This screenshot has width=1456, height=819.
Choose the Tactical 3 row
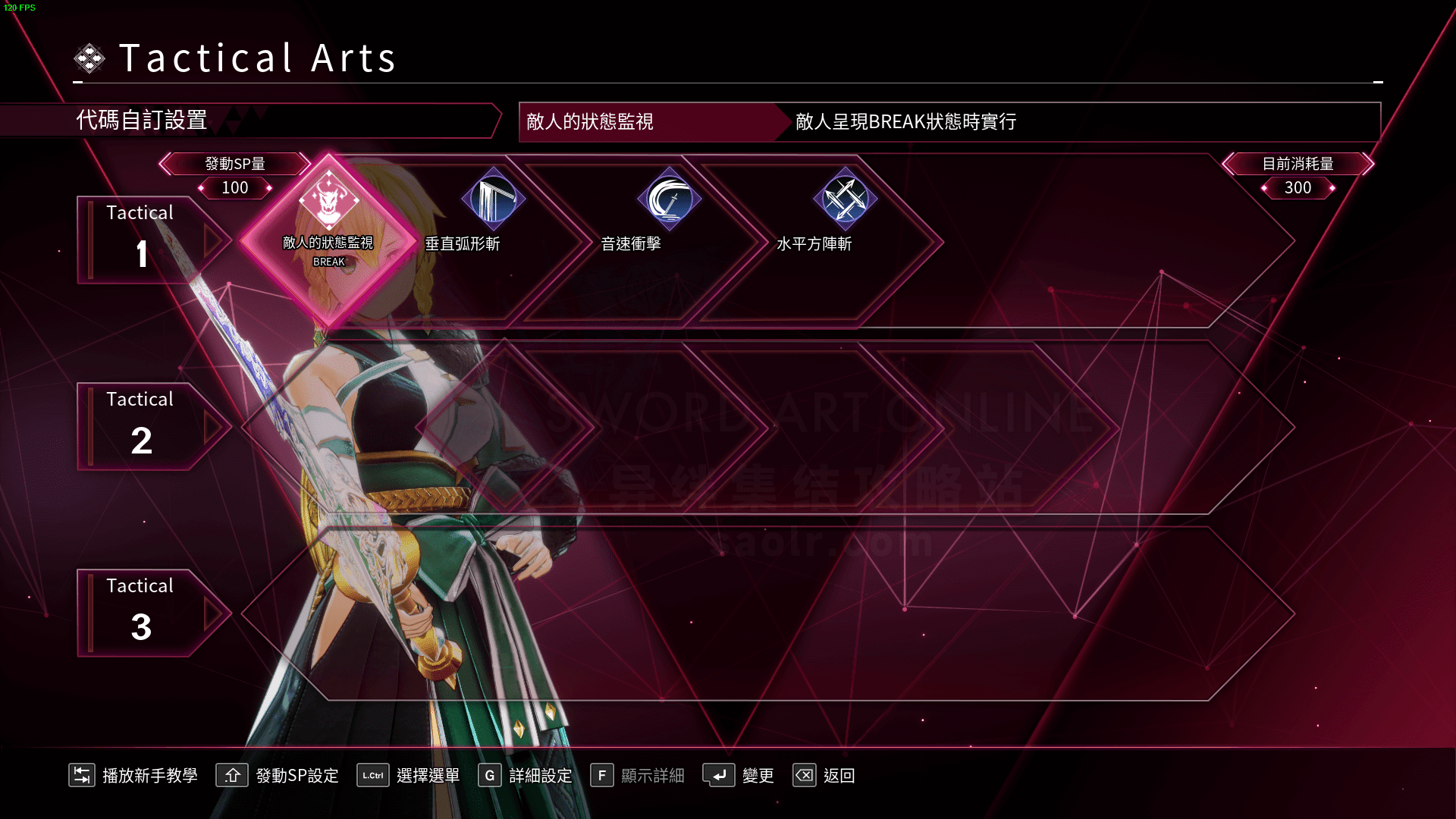(140, 613)
